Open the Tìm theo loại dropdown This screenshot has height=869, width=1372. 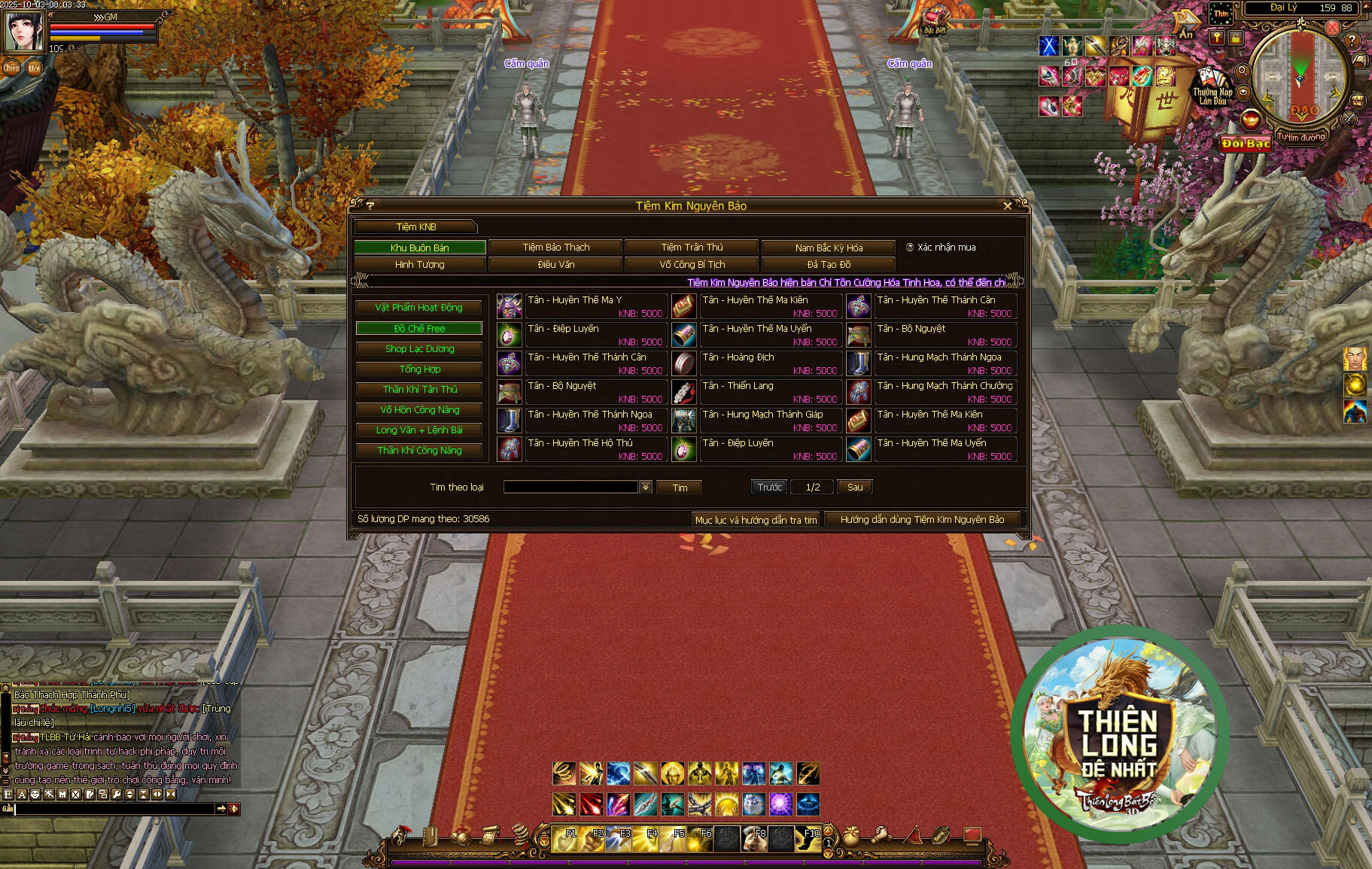[x=646, y=488]
